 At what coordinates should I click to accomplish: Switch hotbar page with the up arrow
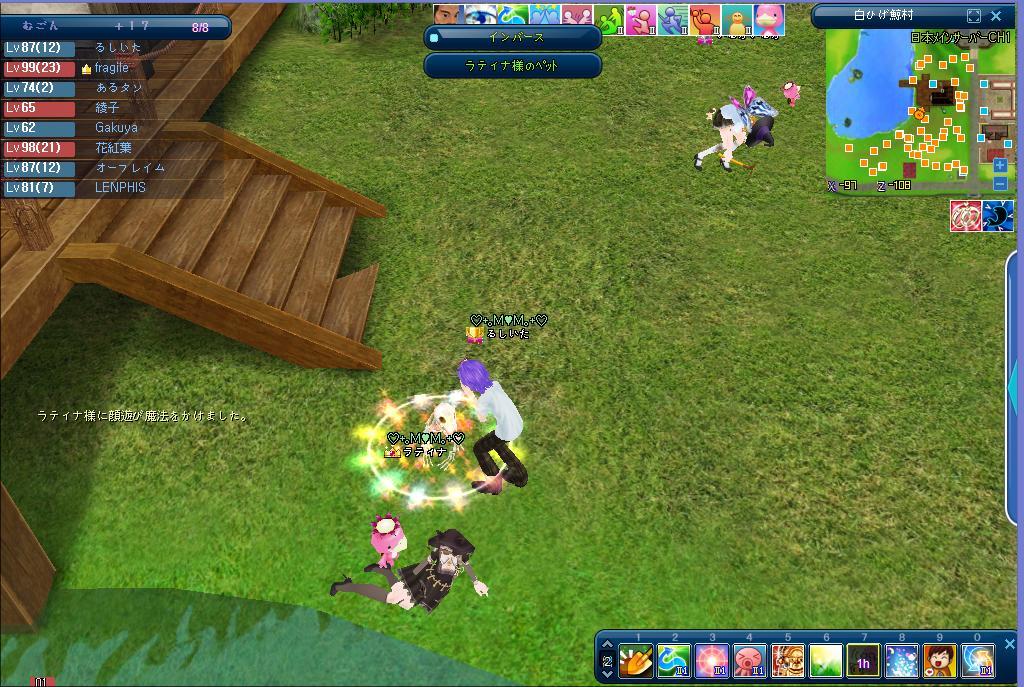(607, 645)
